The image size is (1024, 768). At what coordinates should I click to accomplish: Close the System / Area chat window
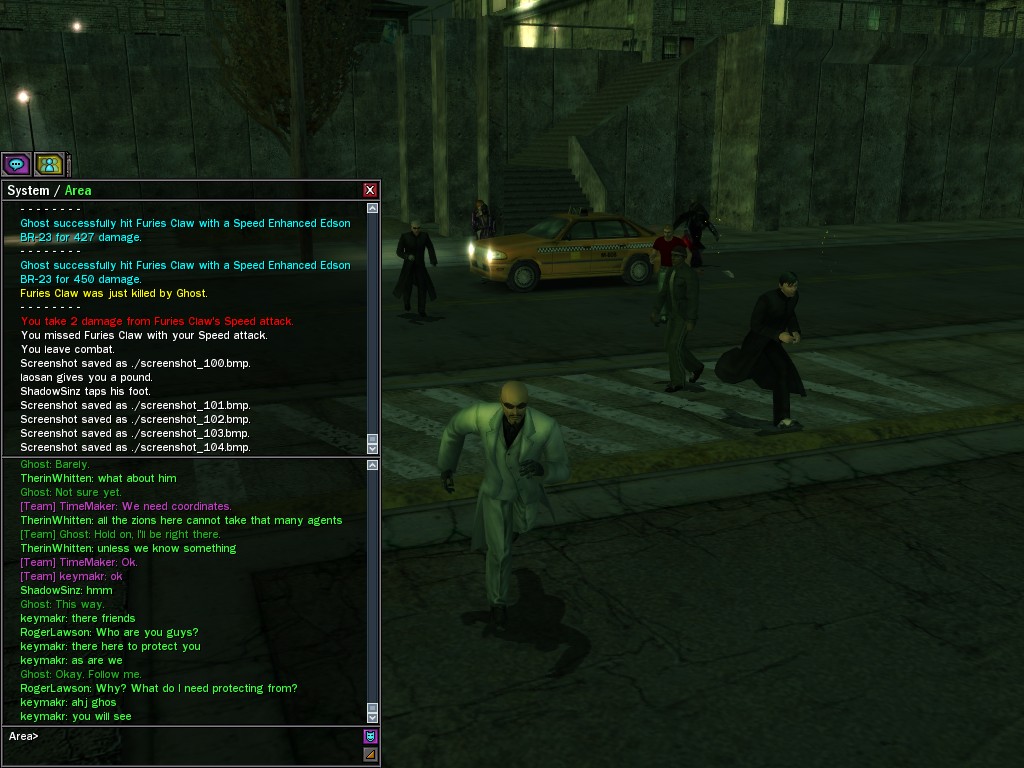tap(370, 190)
